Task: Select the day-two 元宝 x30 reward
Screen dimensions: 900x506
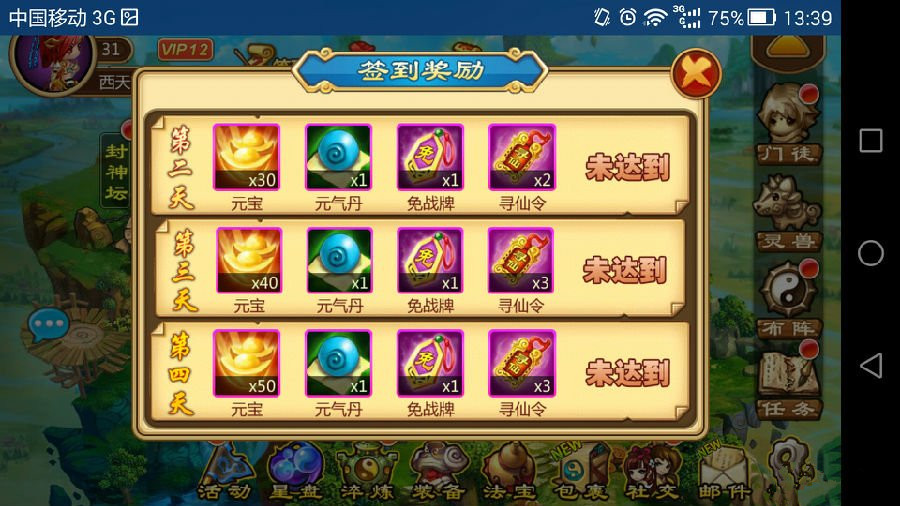Action: [246, 157]
